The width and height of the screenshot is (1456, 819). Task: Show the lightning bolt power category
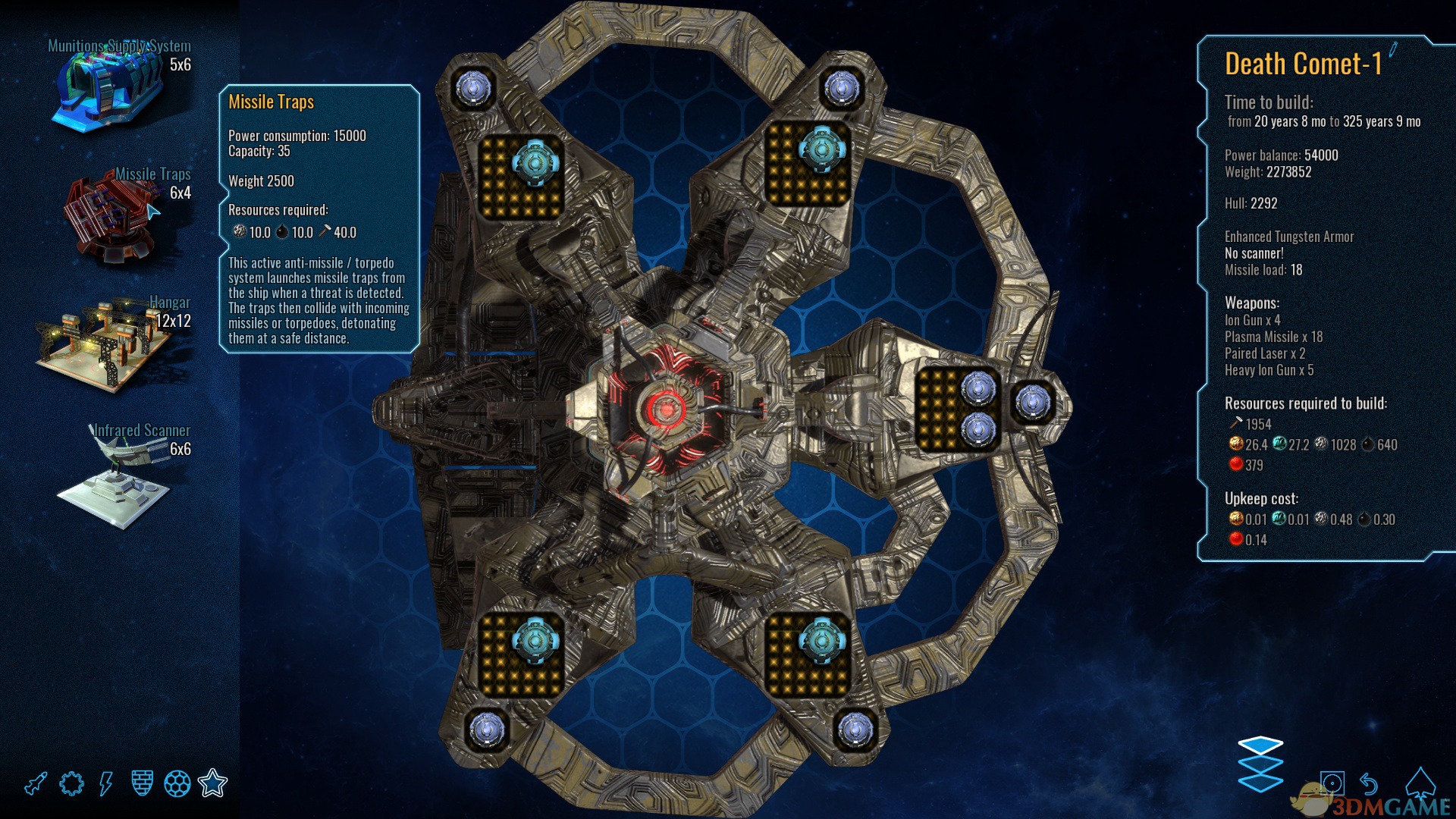106,783
